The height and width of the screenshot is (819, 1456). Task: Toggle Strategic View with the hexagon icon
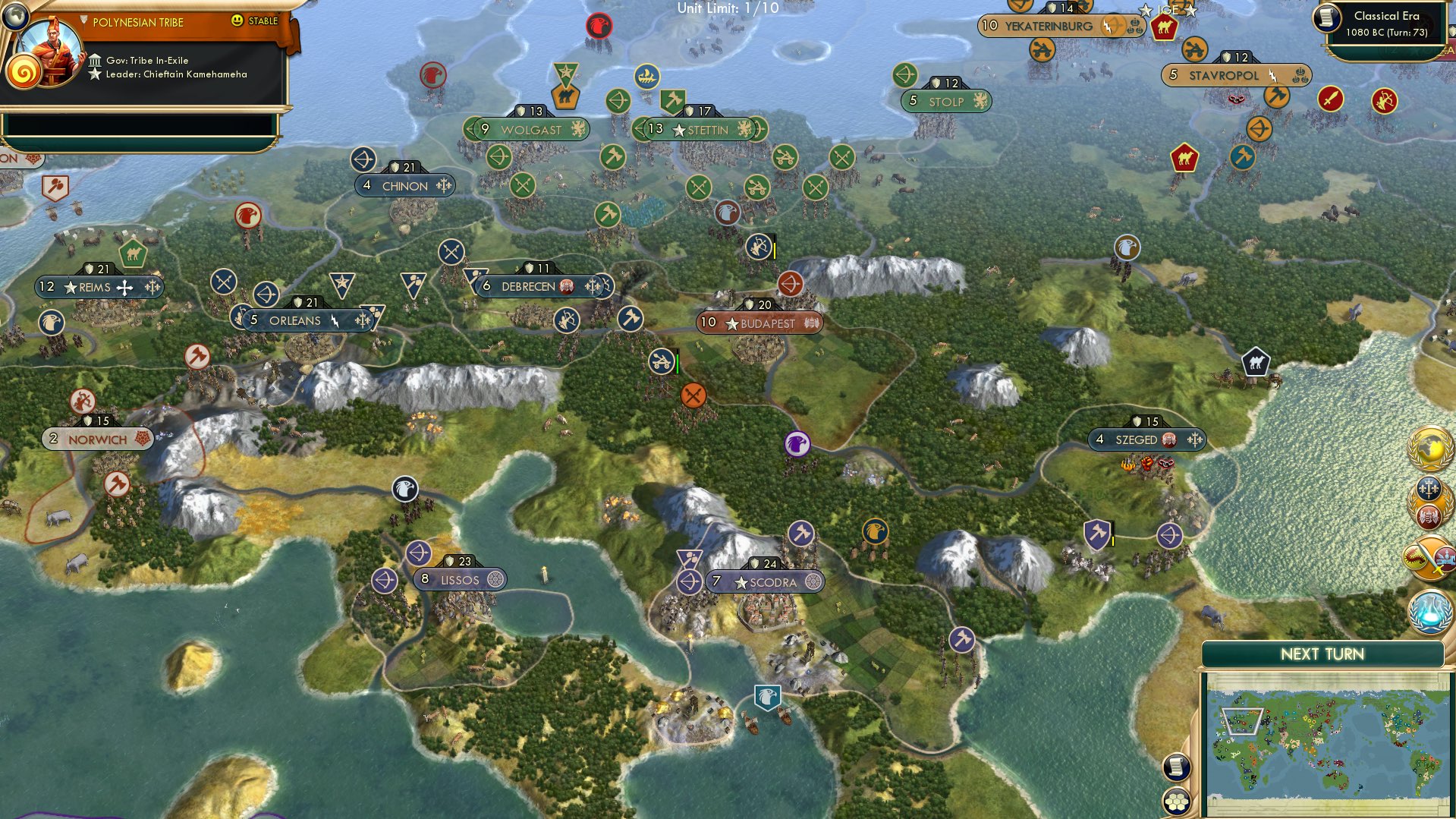1178,801
